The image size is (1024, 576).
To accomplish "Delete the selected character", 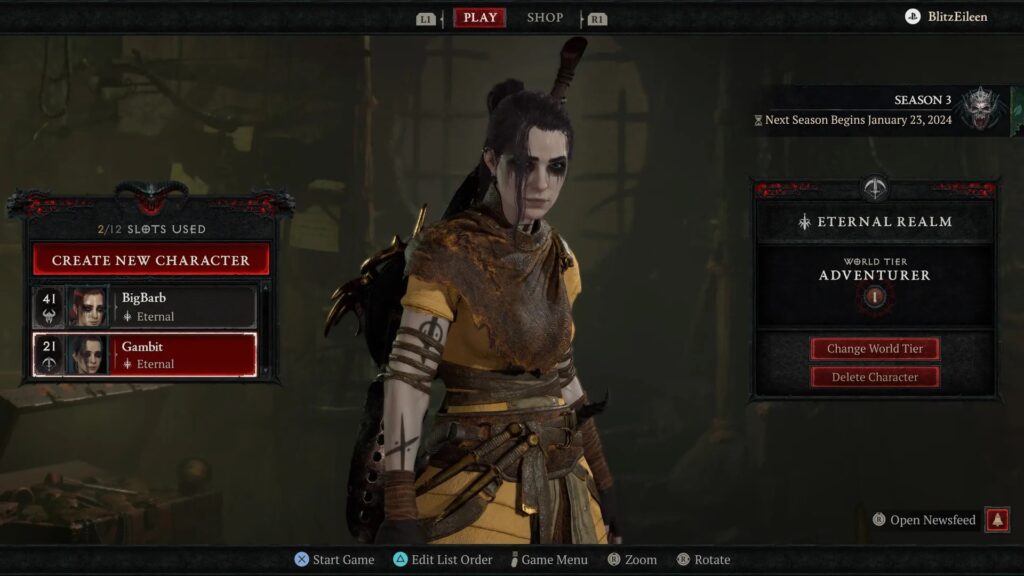I will [874, 377].
